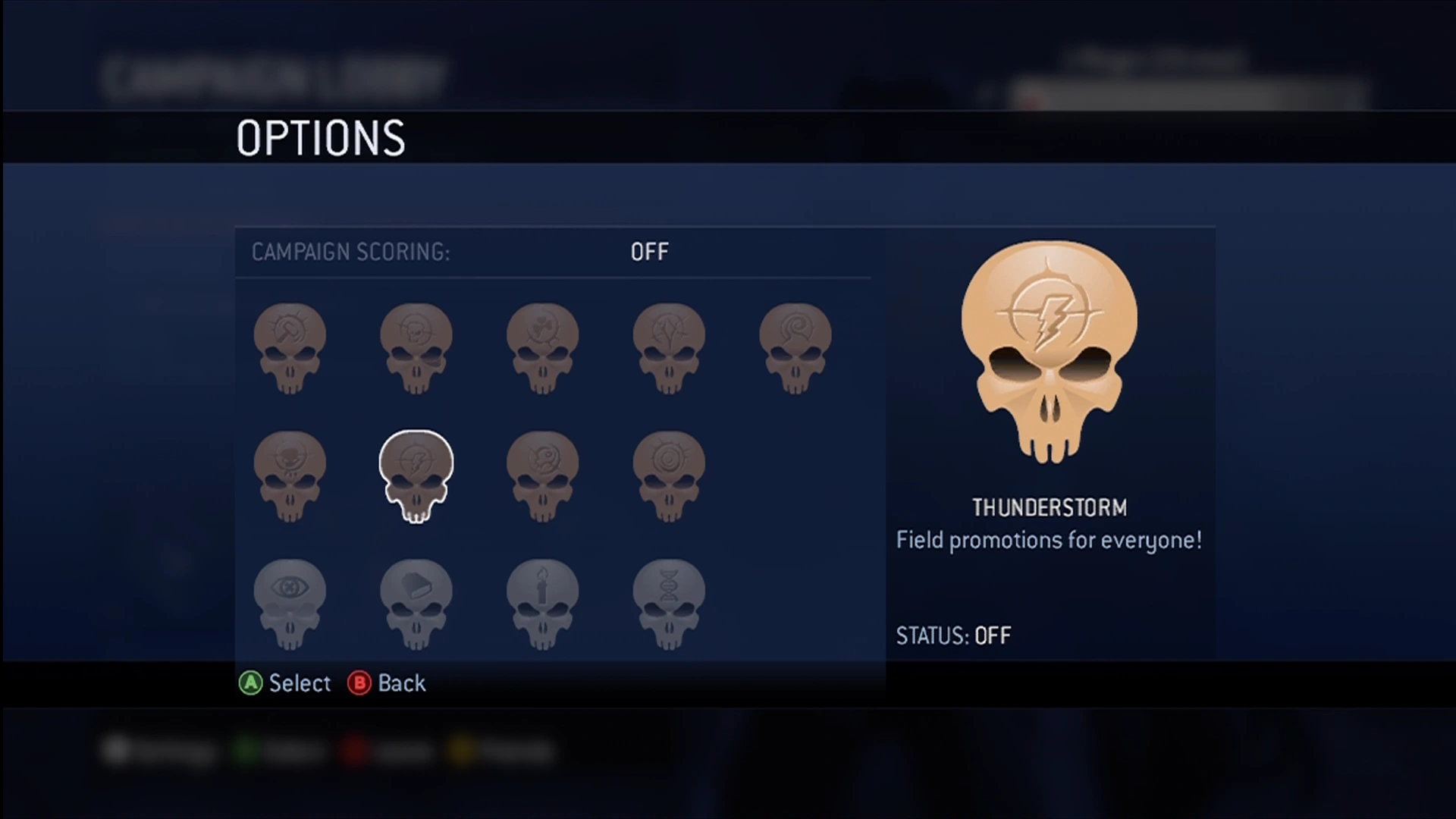
Task: Change the Campaign Scoring setting from OFF
Action: 649,251
